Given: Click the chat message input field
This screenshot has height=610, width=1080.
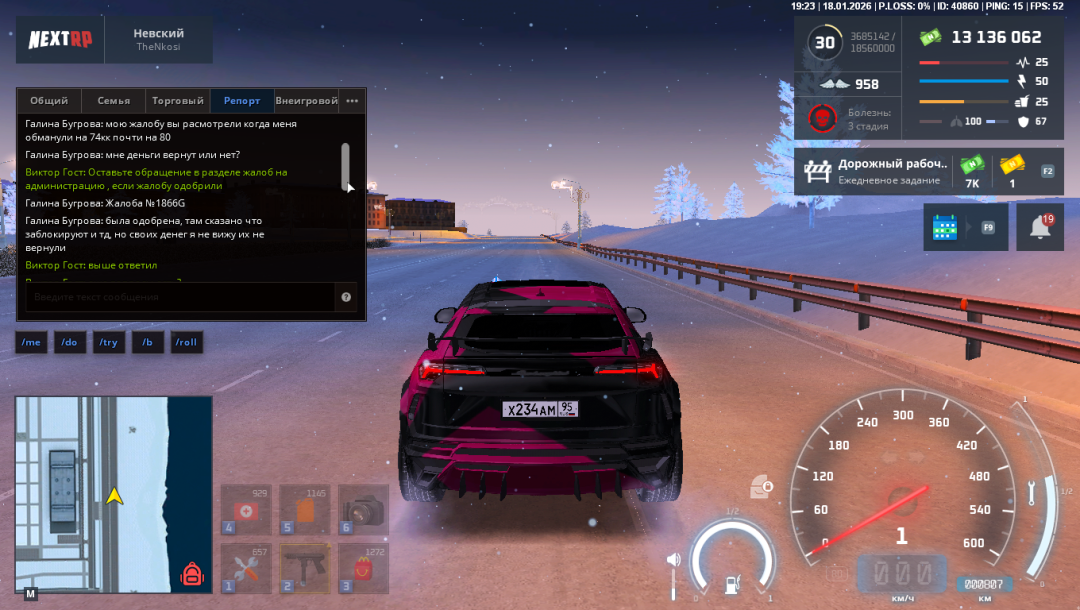Looking at the screenshot, I should 180,297.
